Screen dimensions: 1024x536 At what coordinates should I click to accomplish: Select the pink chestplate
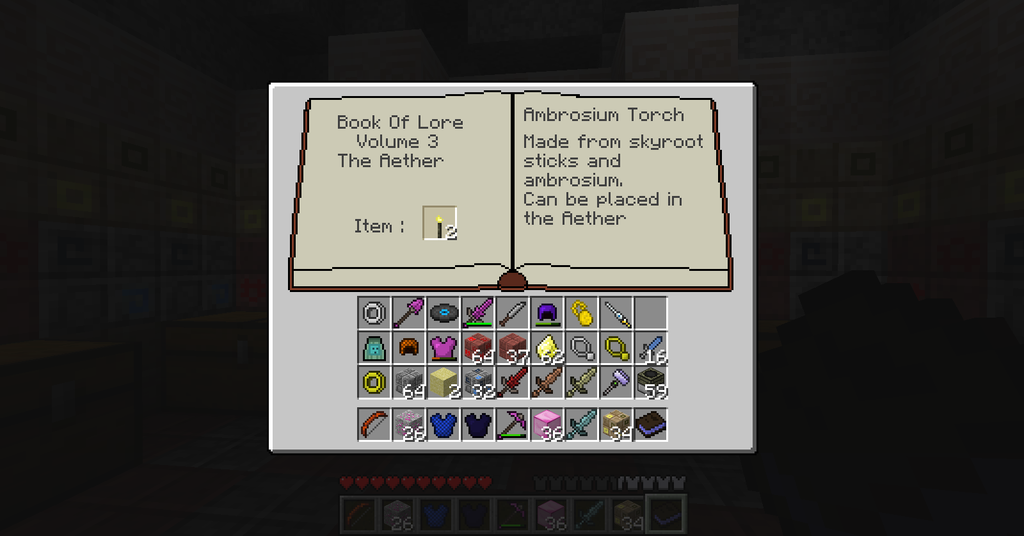[443, 348]
